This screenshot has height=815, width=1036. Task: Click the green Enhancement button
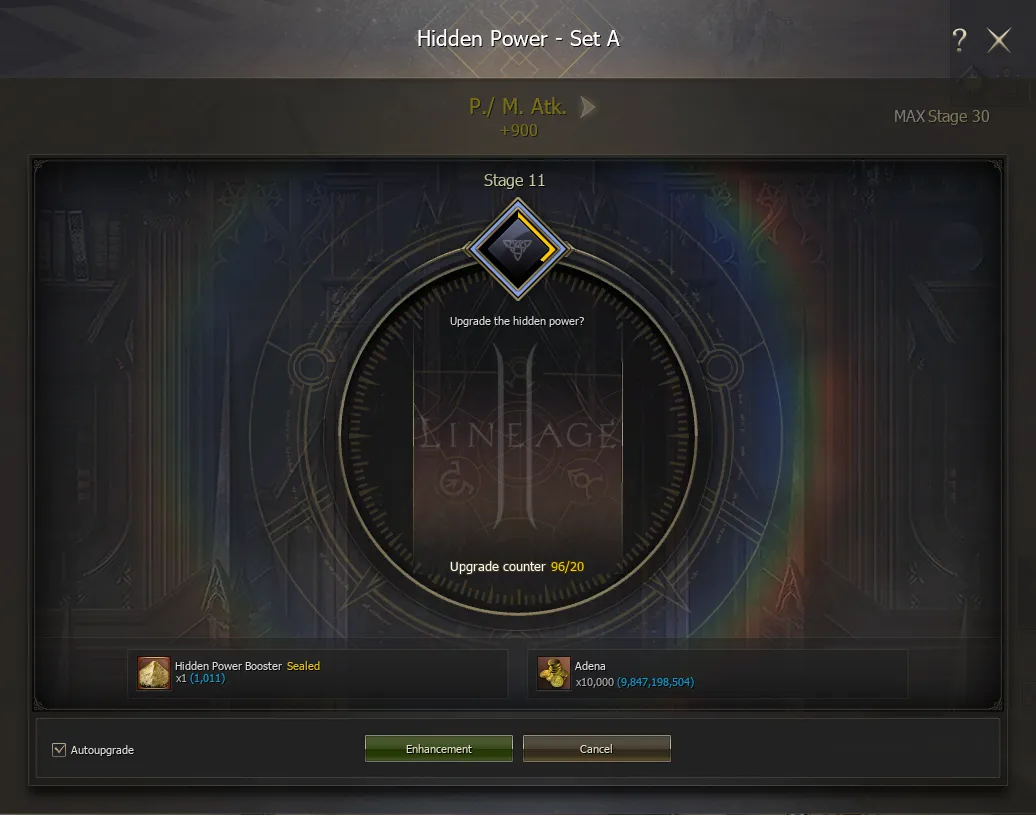[438, 749]
